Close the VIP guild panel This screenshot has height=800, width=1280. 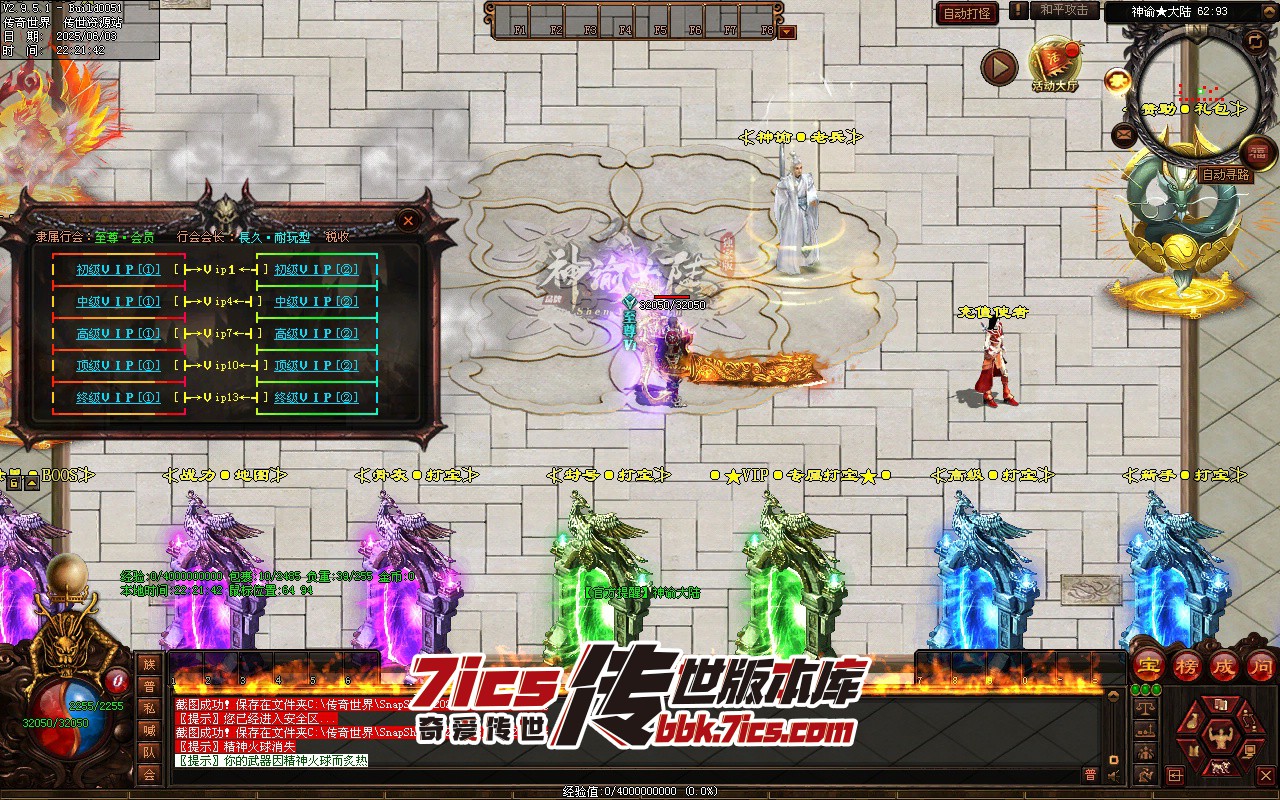point(409,220)
